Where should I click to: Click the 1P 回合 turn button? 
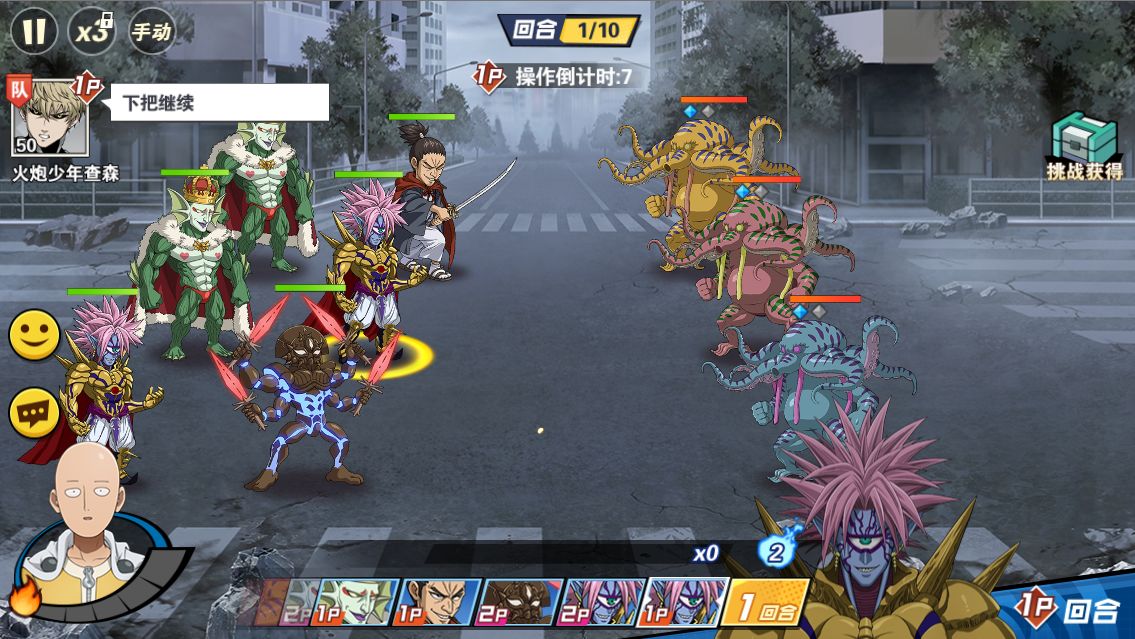point(1066,607)
